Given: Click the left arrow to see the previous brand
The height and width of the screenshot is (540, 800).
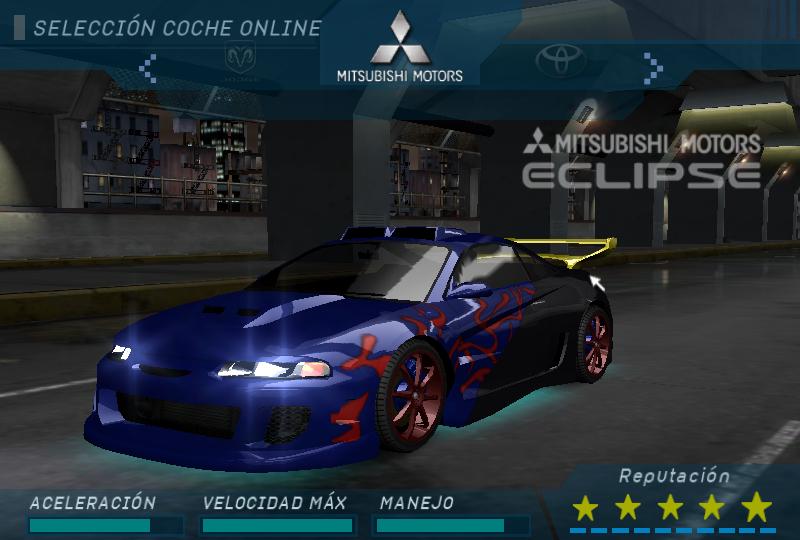Looking at the screenshot, I should tap(148, 67).
